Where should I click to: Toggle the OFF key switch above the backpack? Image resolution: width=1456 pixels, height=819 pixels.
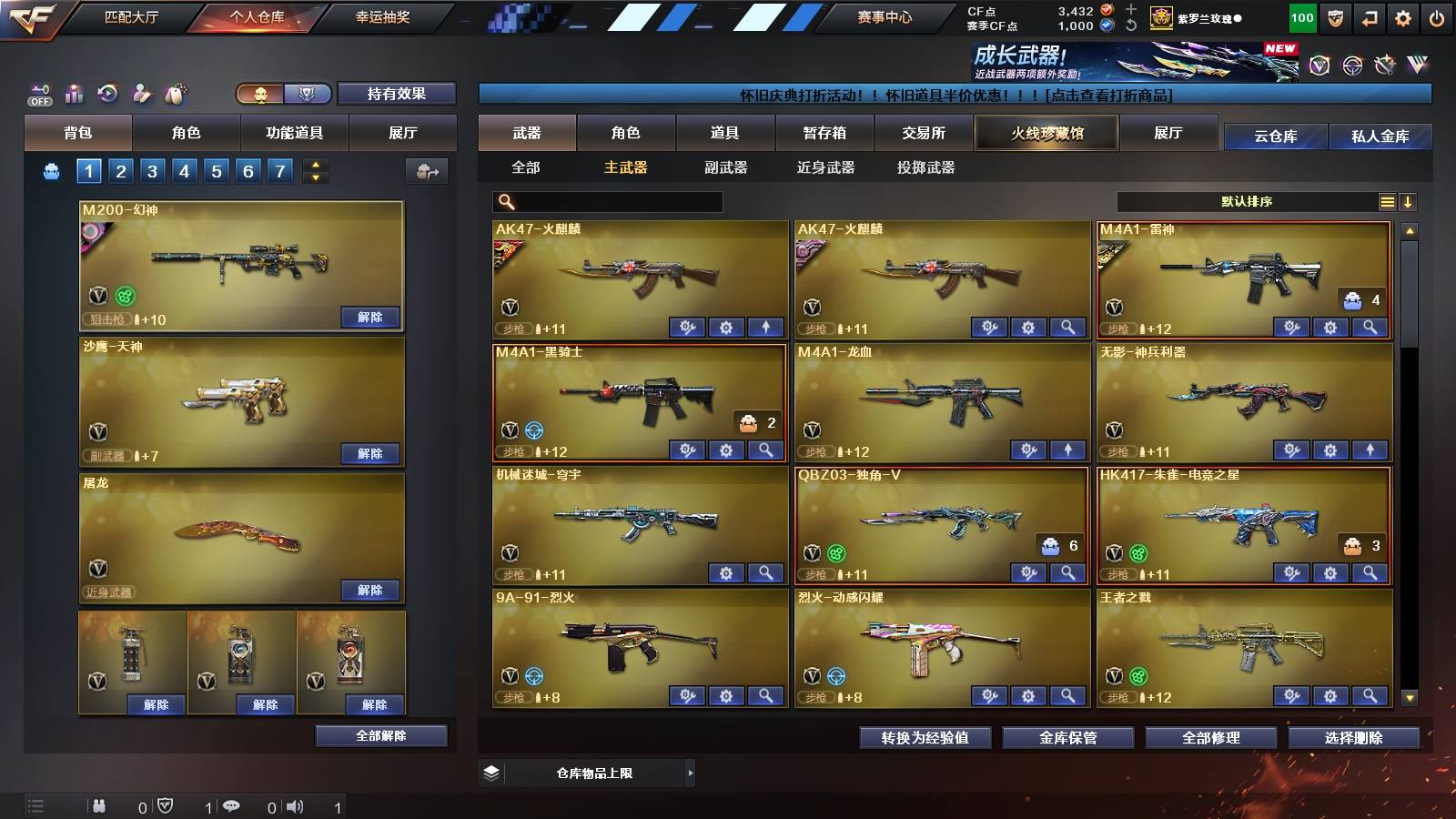tap(38, 93)
